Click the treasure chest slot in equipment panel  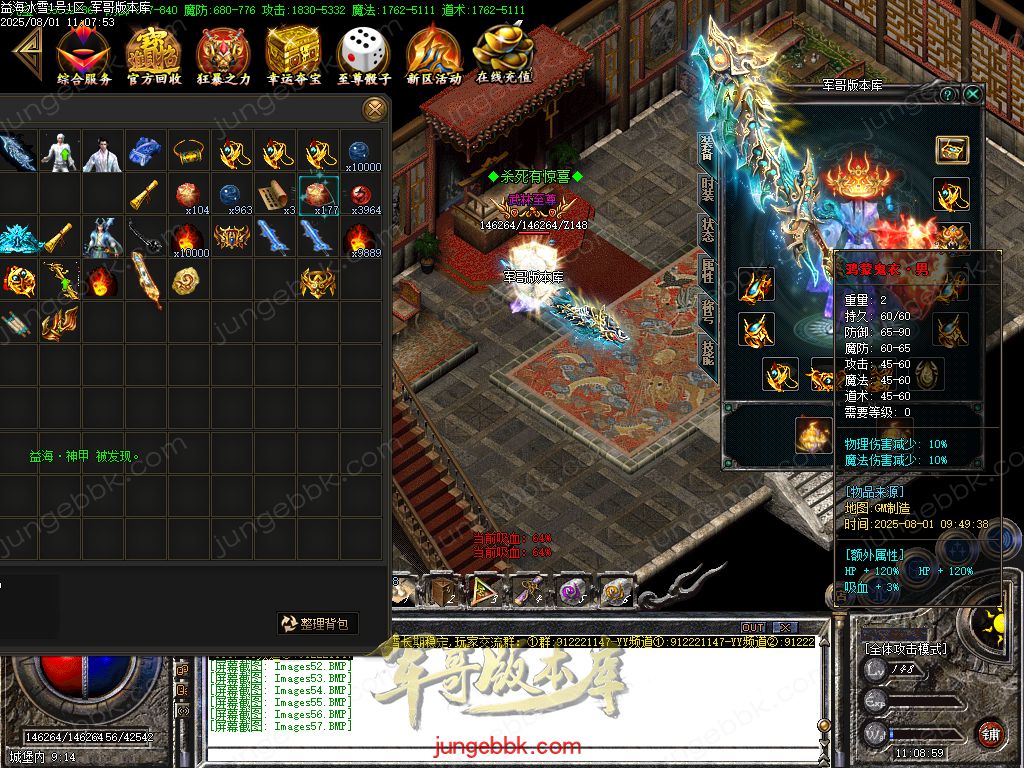click(951, 150)
